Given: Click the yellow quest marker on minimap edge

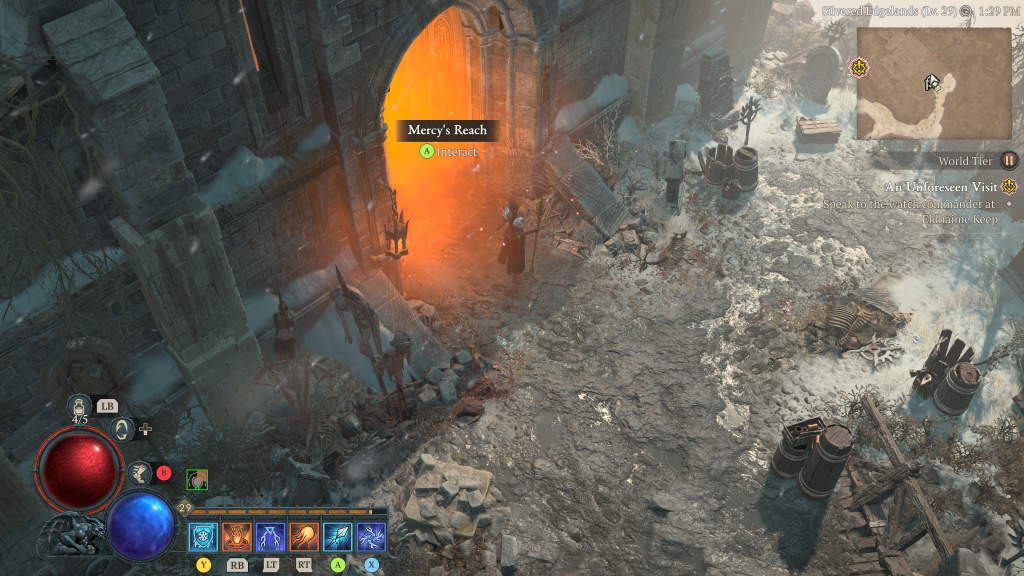Looking at the screenshot, I should click(857, 68).
